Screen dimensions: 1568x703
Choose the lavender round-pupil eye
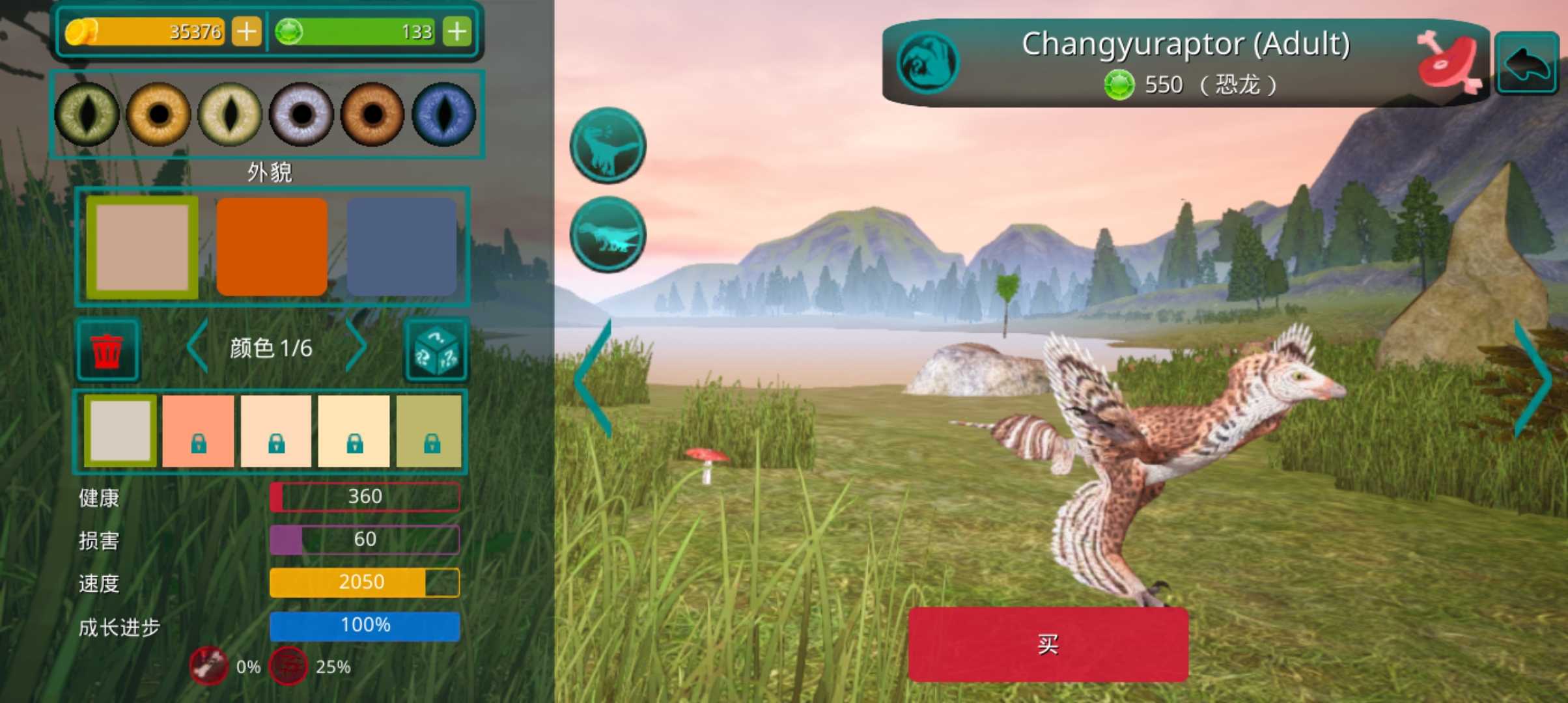coord(301,114)
